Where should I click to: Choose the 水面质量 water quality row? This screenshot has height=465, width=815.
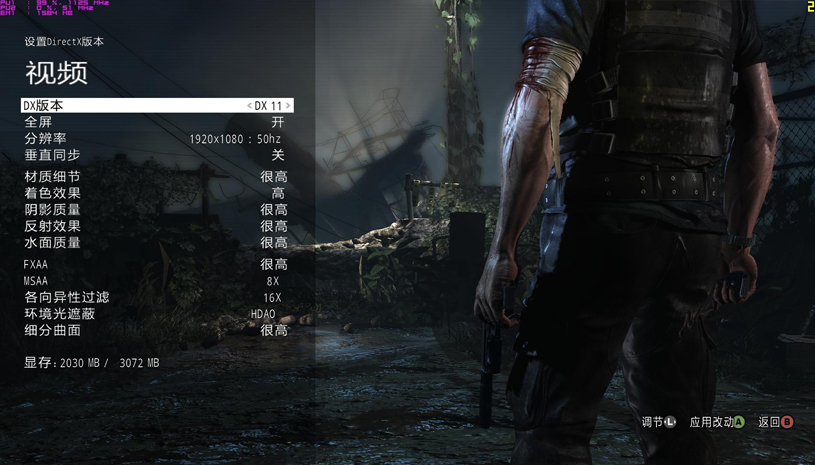tap(155, 242)
